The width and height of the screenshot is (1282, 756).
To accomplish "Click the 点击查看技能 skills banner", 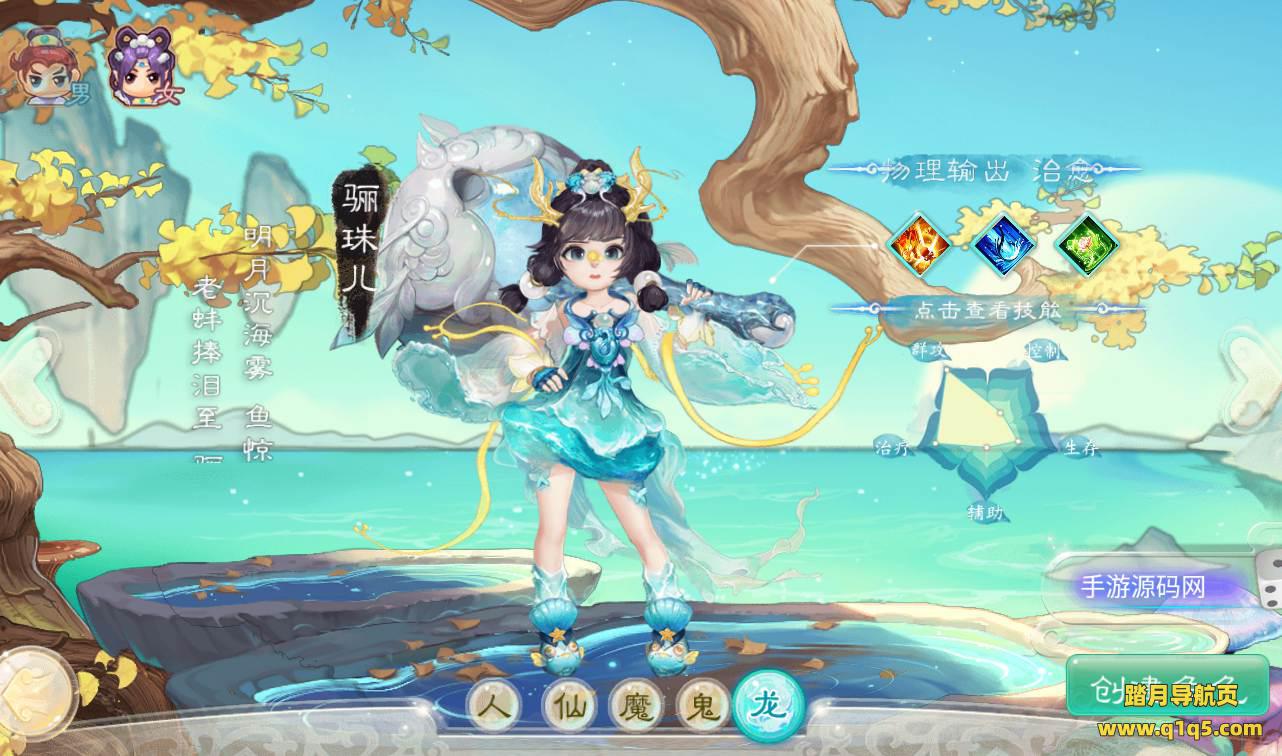I will [986, 309].
